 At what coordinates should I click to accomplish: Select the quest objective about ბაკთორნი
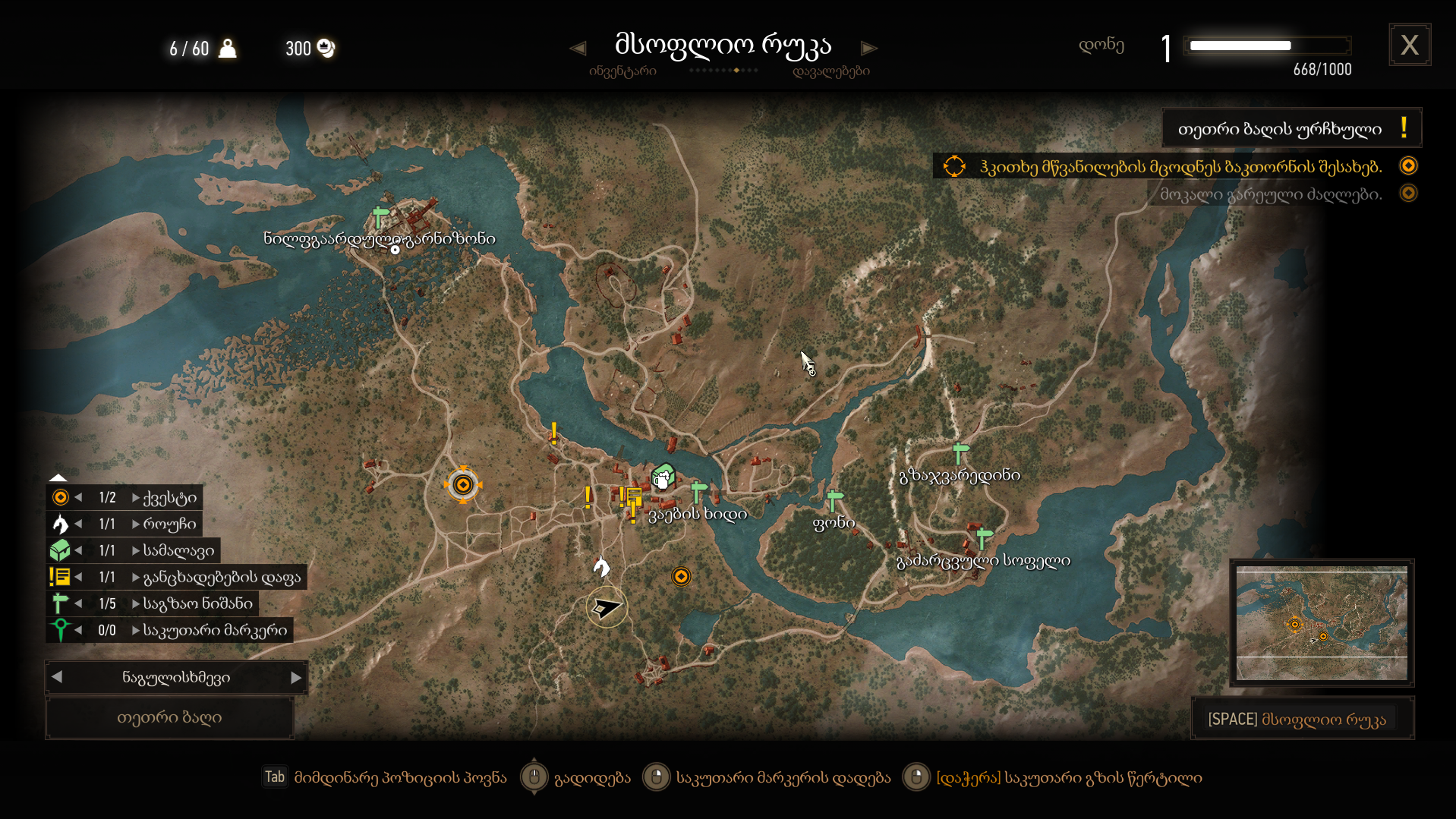[x=1180, y=166]
